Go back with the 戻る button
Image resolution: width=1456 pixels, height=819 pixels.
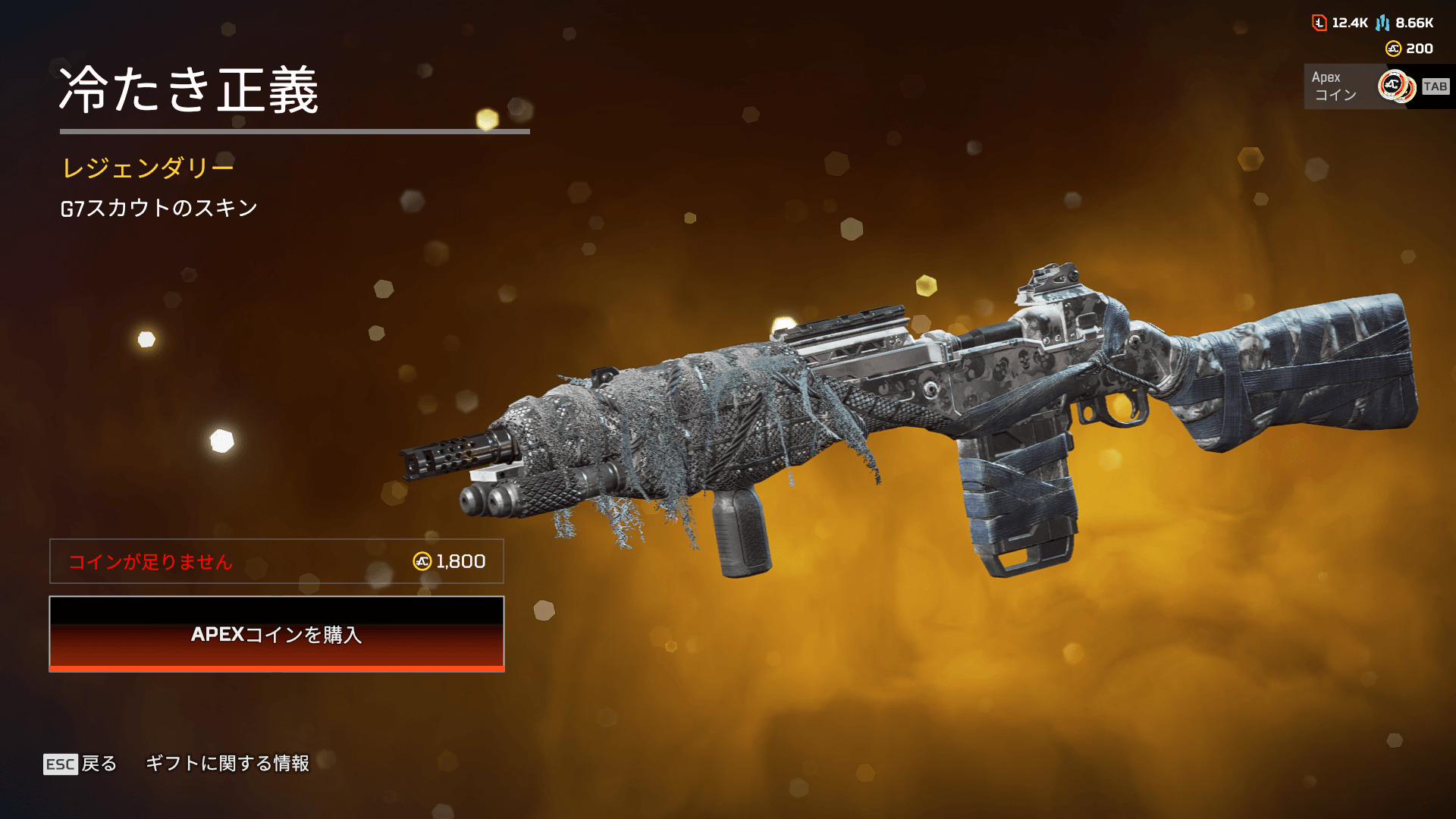[81, 764]
